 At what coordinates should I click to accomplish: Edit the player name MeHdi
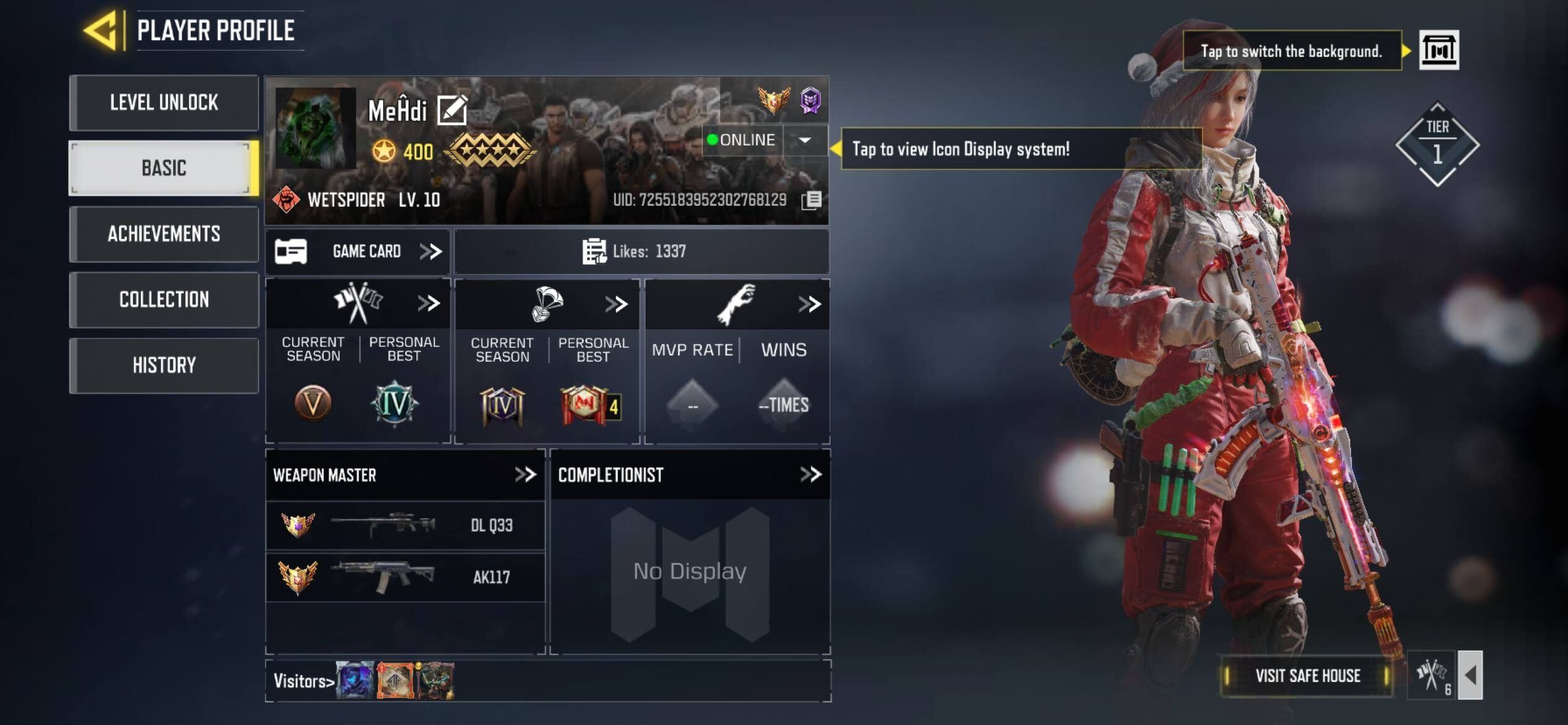point(452,110)
